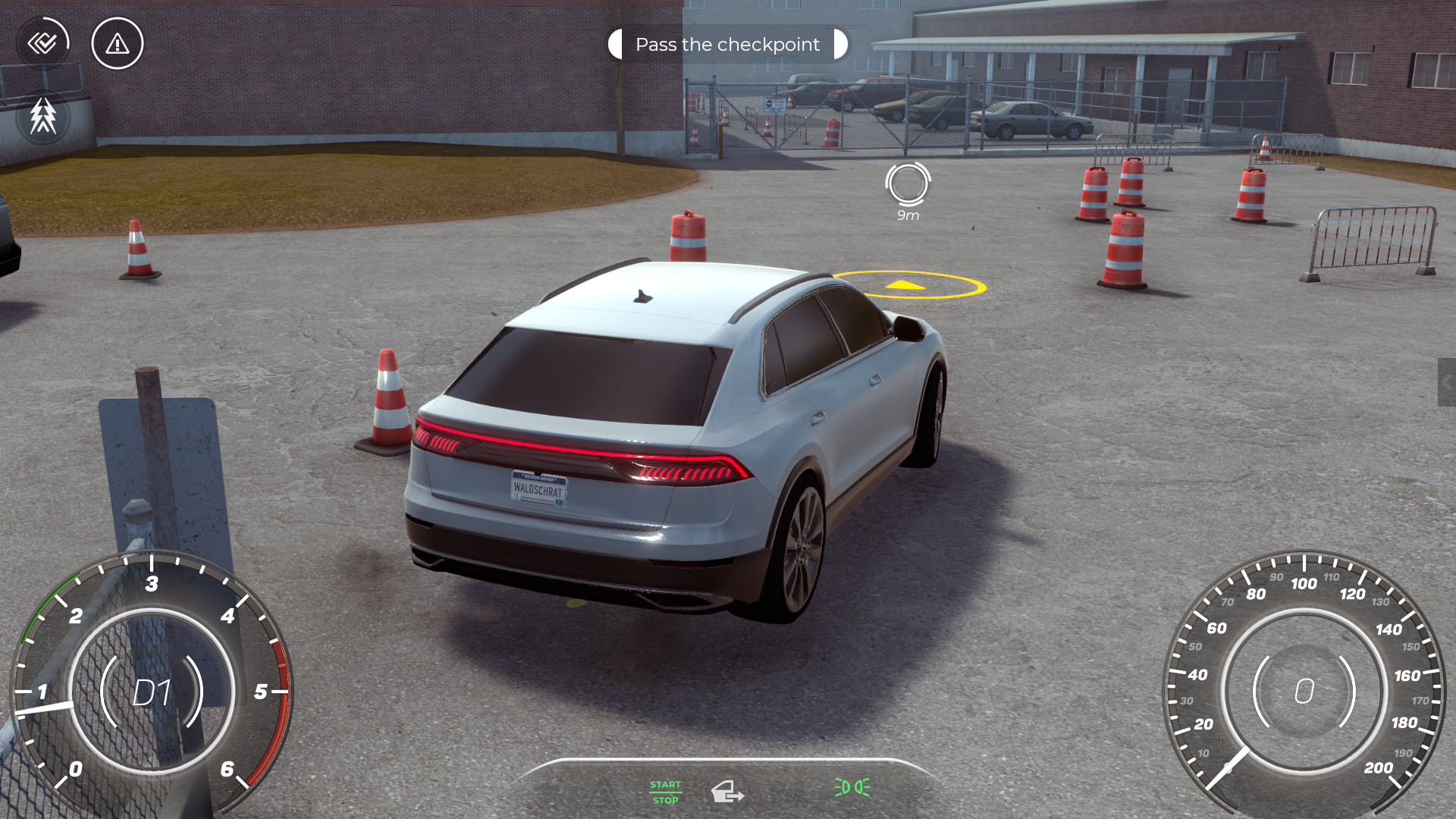
Task: Enable hazard lights via the warning triangle
Action: [x=116, y=43]
